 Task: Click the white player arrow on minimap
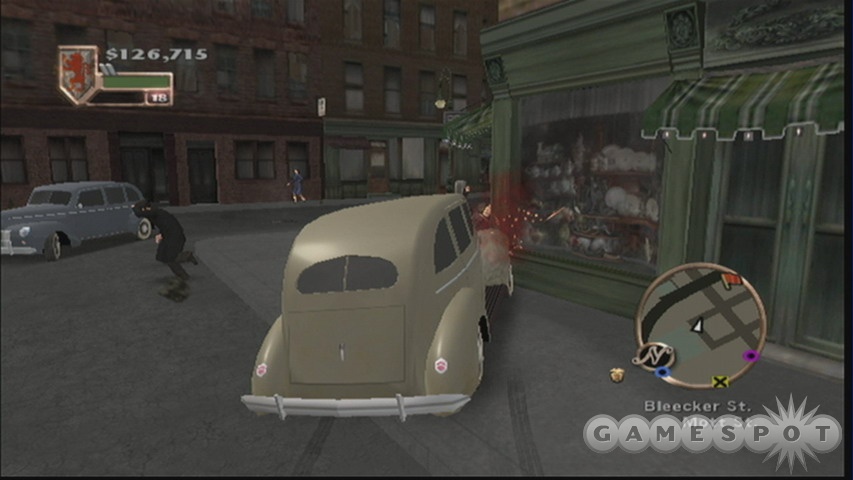[698, 325]
